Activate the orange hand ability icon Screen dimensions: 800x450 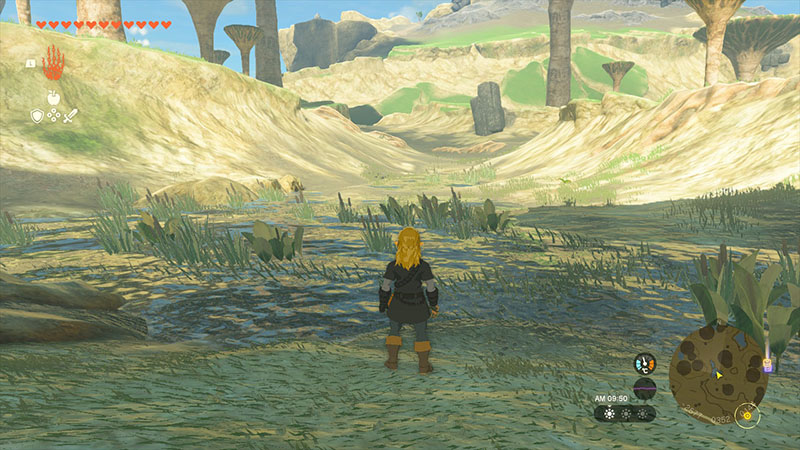coord(52,62)
